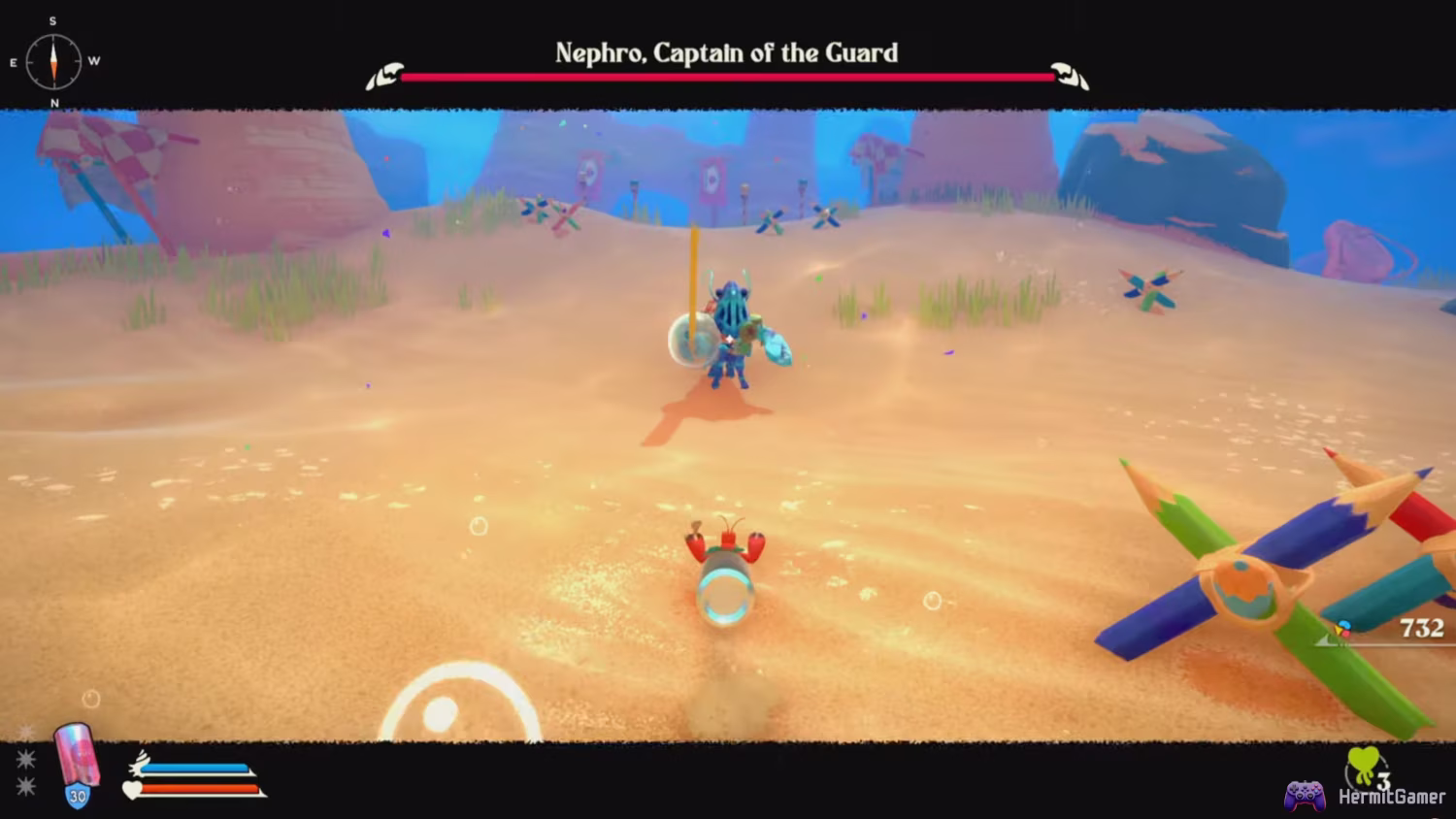Toggle the lower eight-pointed star indicator
This screenshot has height=819, width=1456.
tap(25, 784)
